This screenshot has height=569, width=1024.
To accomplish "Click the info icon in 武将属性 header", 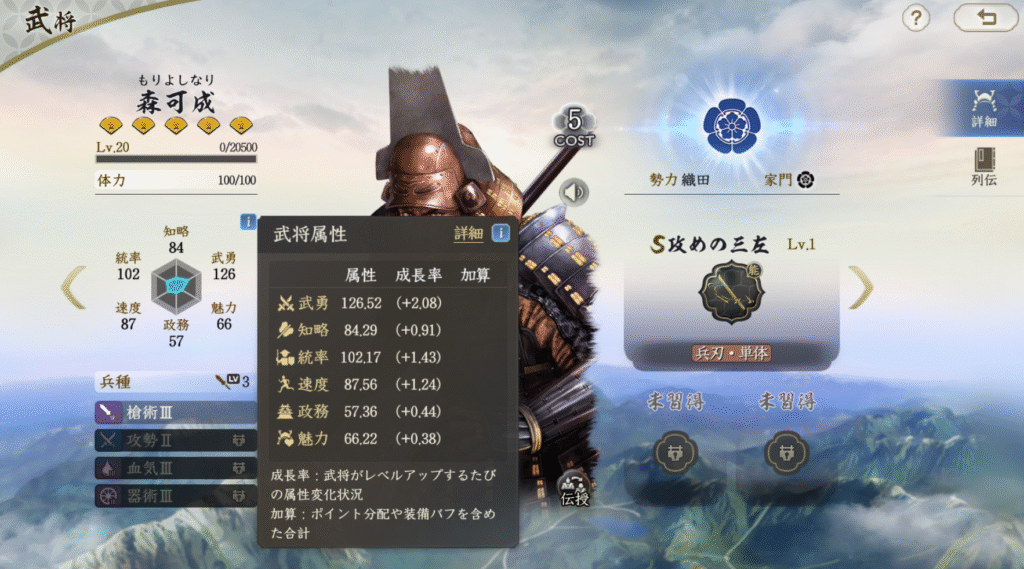I will (x=499, y=233).
